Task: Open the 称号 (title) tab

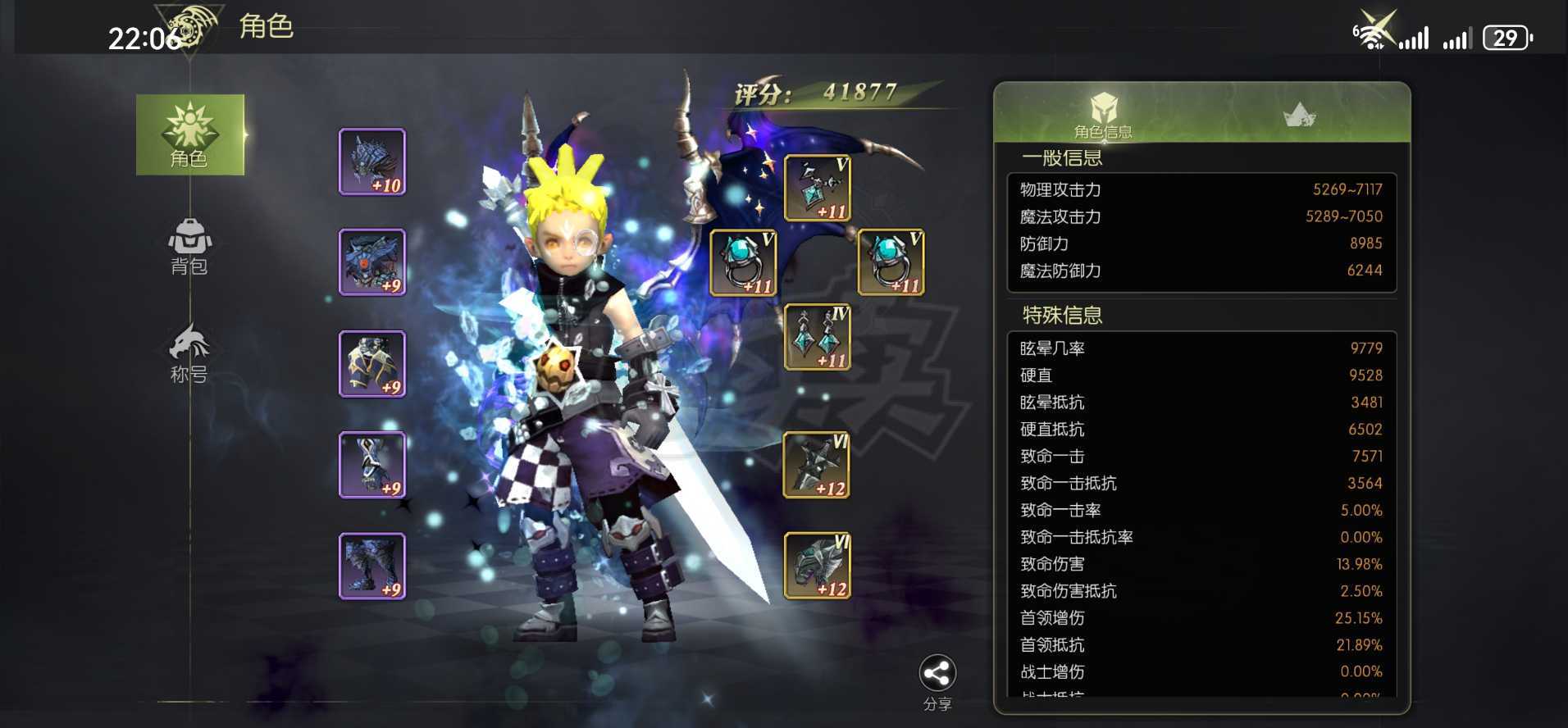Action: 189,354
